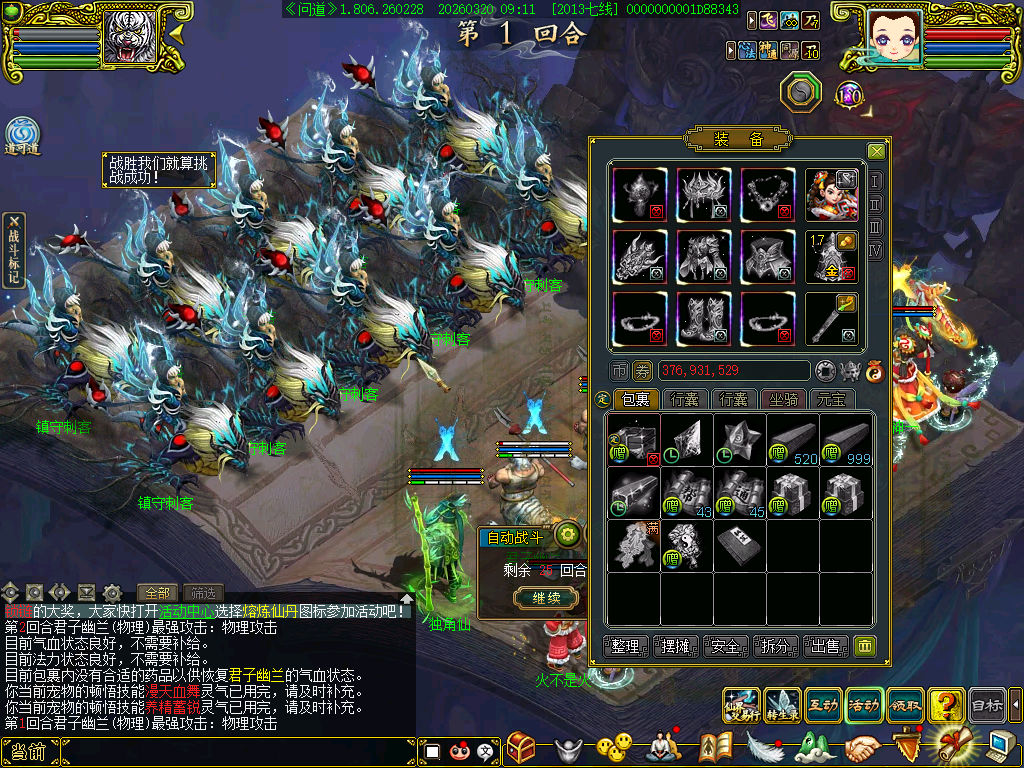Open the treasure chest icon in bottom bar
The width and height of the screenshot is (1024, 768).
(x=521, y=746)
